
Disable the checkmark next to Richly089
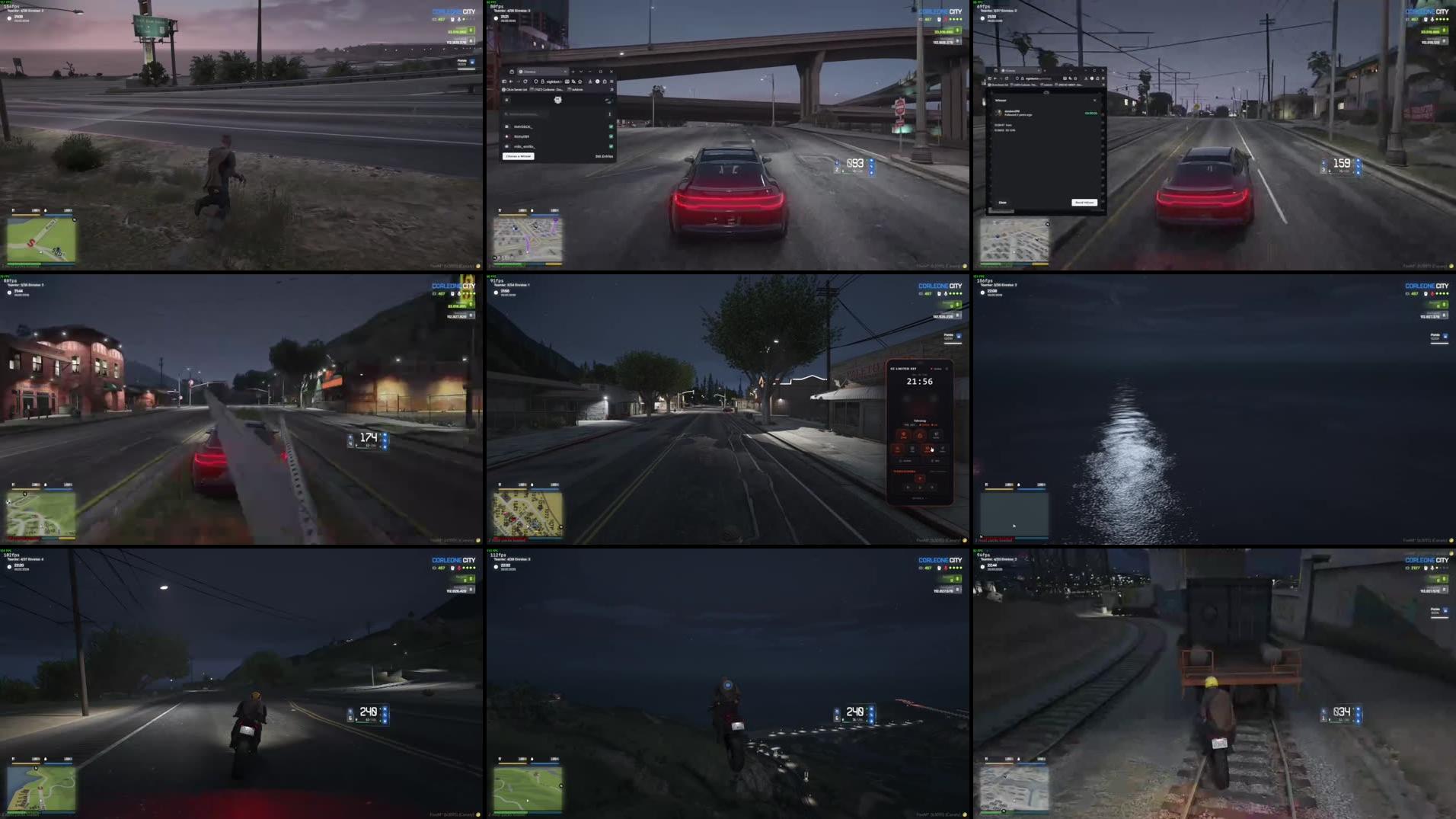pyautogui.click(x=611, y=136)
